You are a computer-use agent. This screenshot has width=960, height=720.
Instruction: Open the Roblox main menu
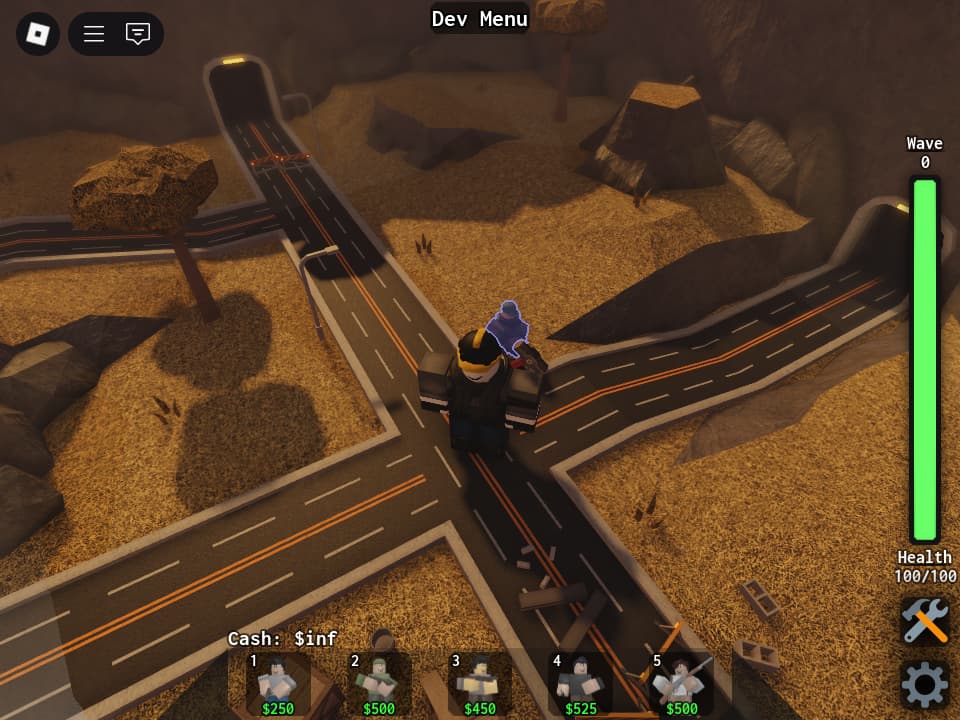pos(37,34)
